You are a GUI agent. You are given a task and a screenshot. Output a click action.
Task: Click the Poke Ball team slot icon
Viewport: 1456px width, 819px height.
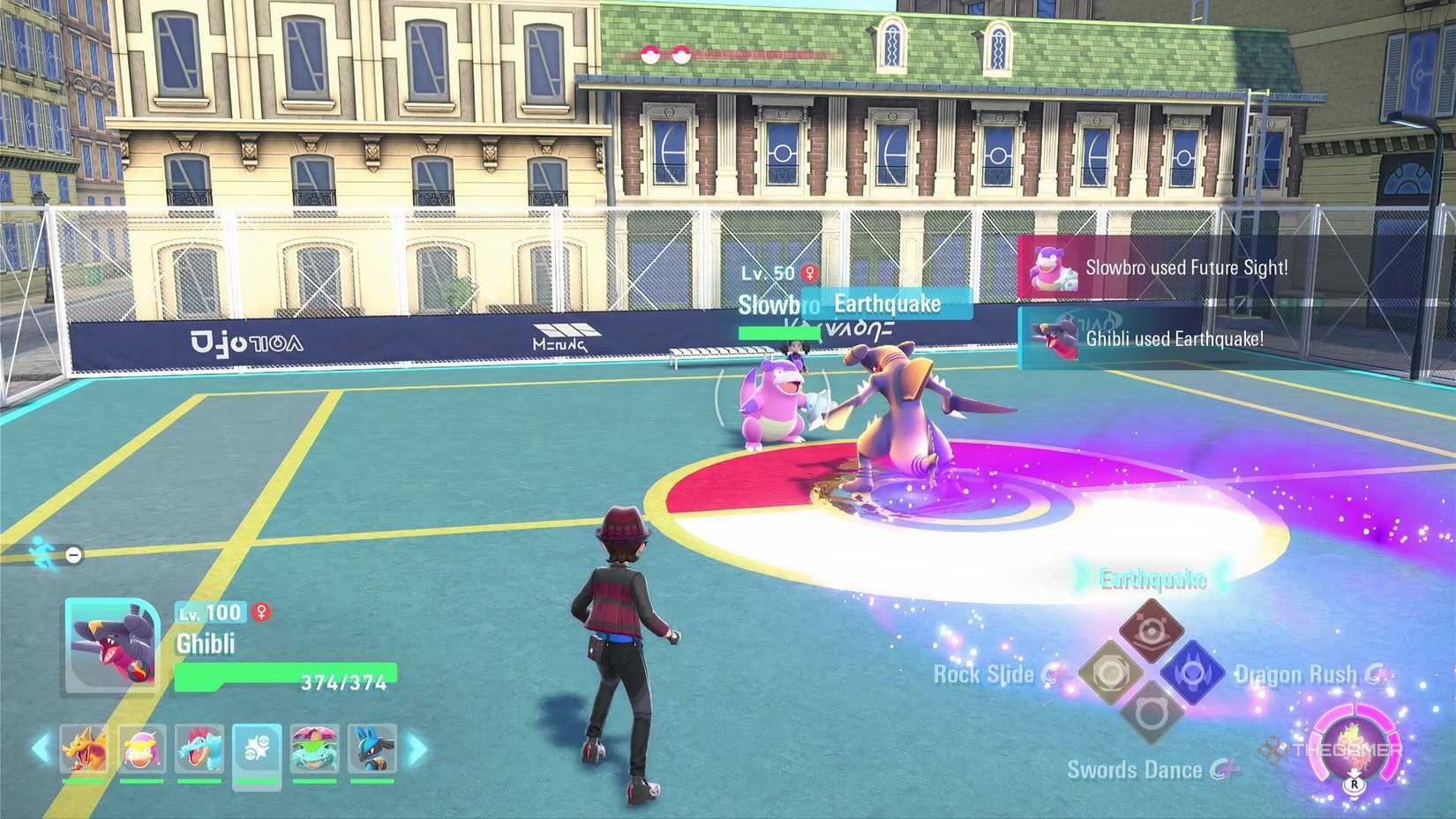[256, 750]
